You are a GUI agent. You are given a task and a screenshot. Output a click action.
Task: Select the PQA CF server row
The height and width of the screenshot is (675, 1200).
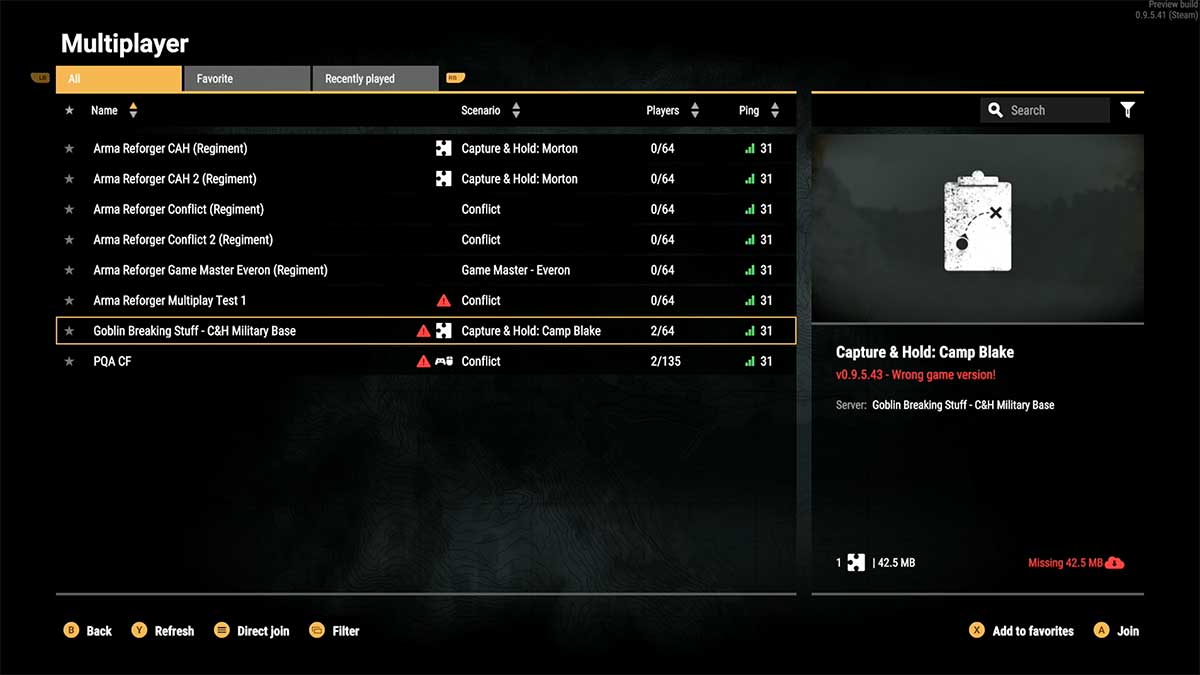112,361
